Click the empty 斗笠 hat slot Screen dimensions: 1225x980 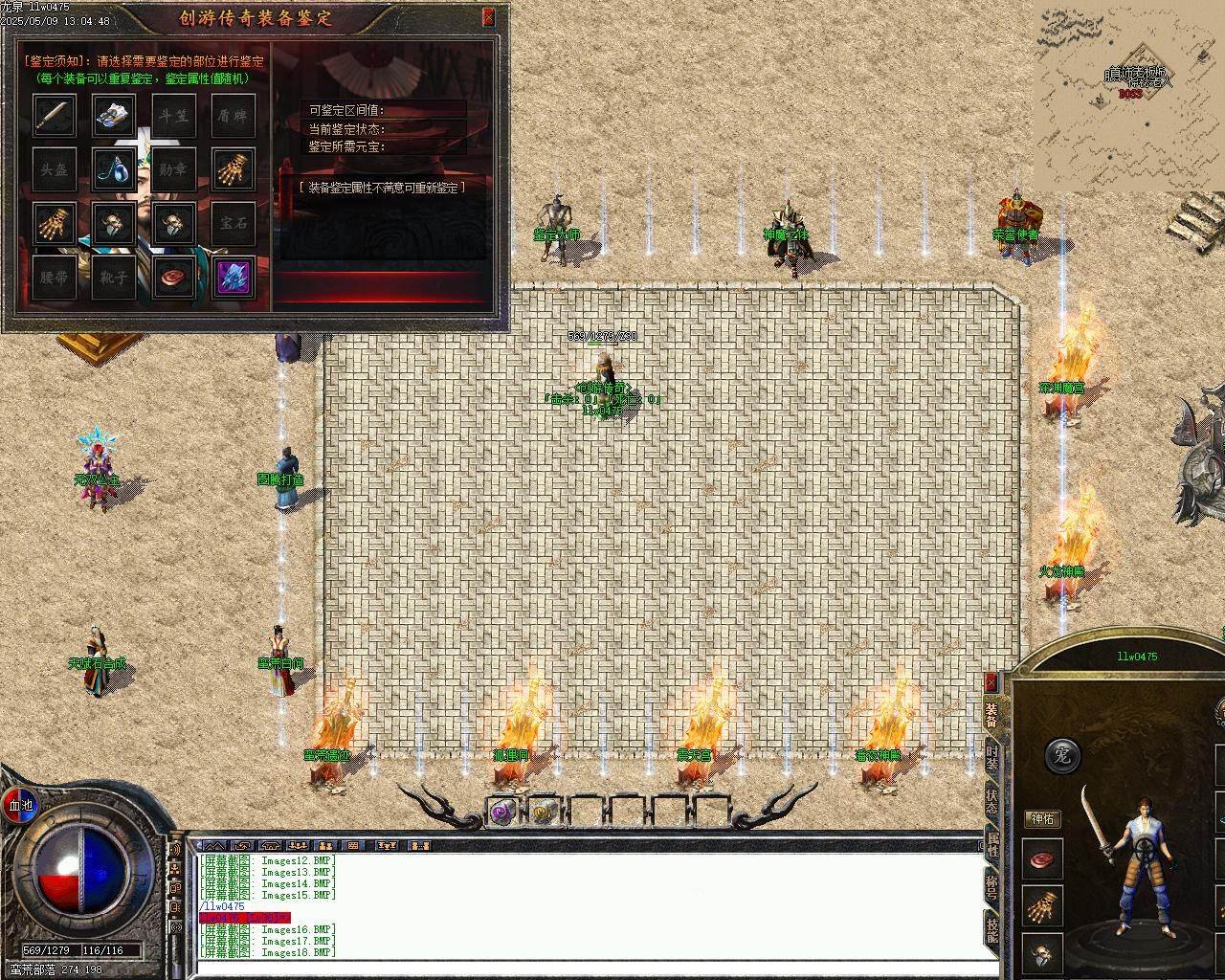[x=173, y=115]
